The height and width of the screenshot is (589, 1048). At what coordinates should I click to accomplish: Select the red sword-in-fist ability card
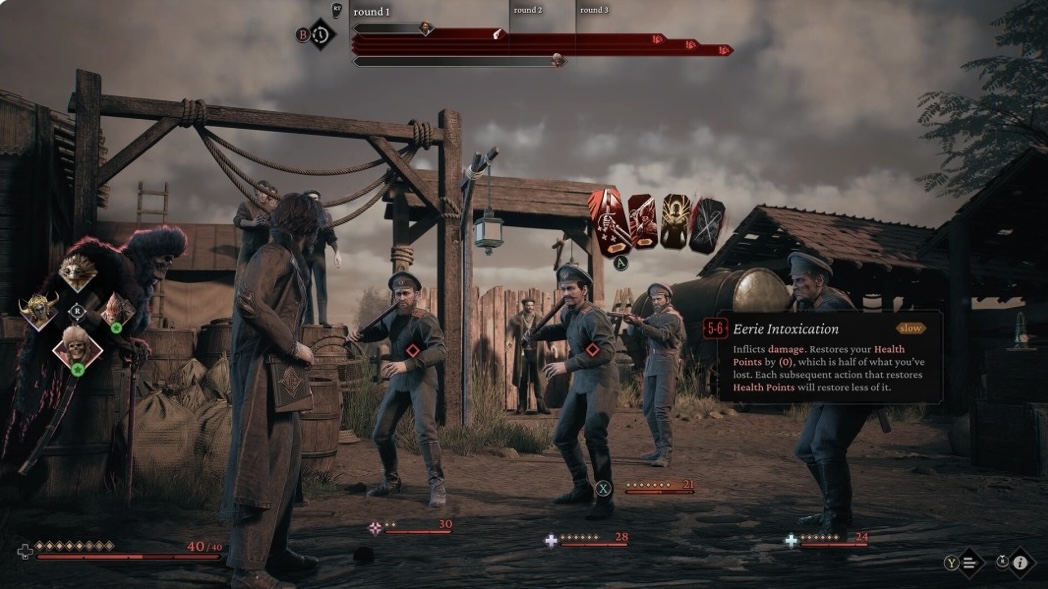coord(609,222)
